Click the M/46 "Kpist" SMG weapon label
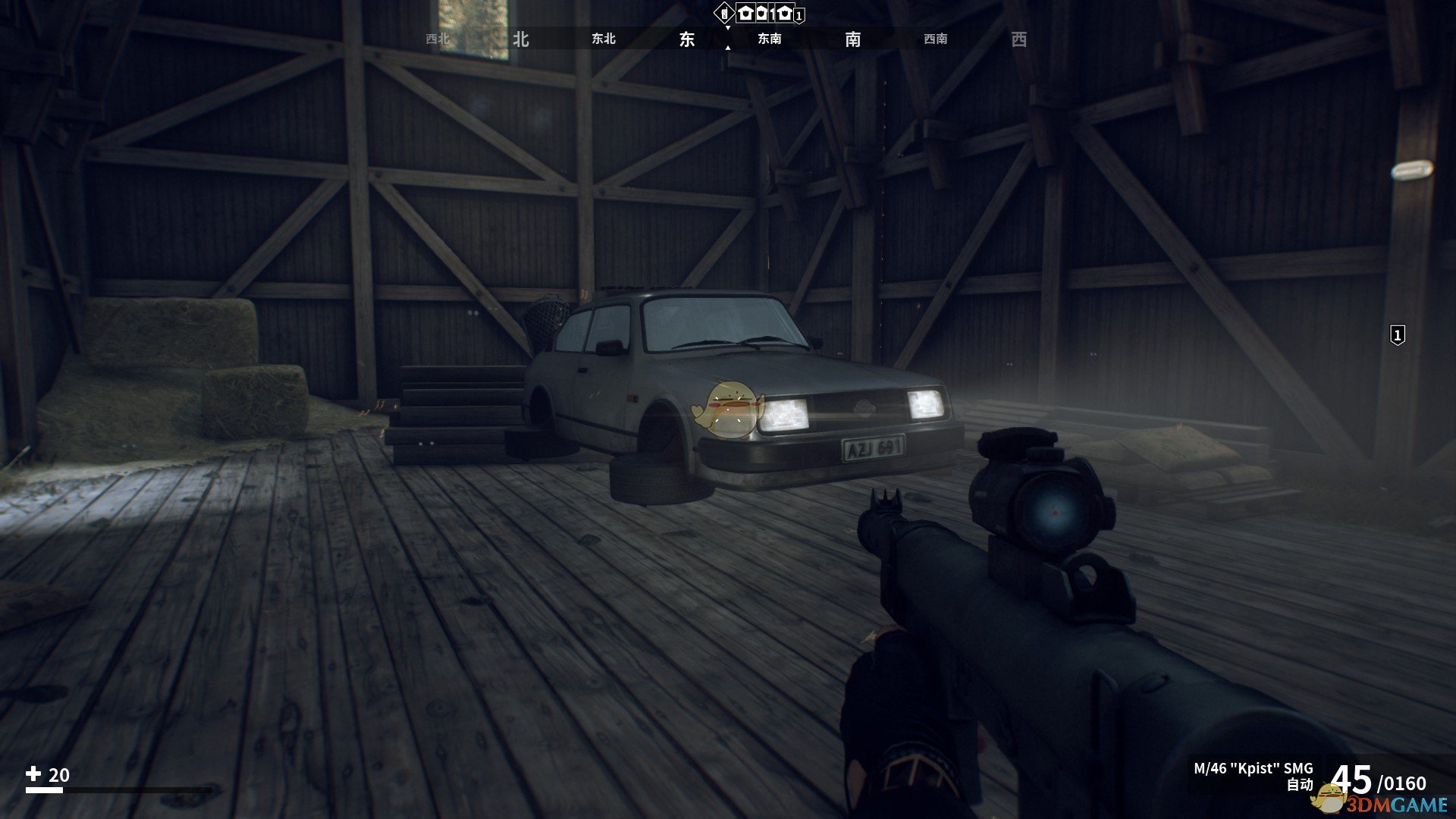The height and width of the screenshot is (819, 1456). pos(1253,768)
